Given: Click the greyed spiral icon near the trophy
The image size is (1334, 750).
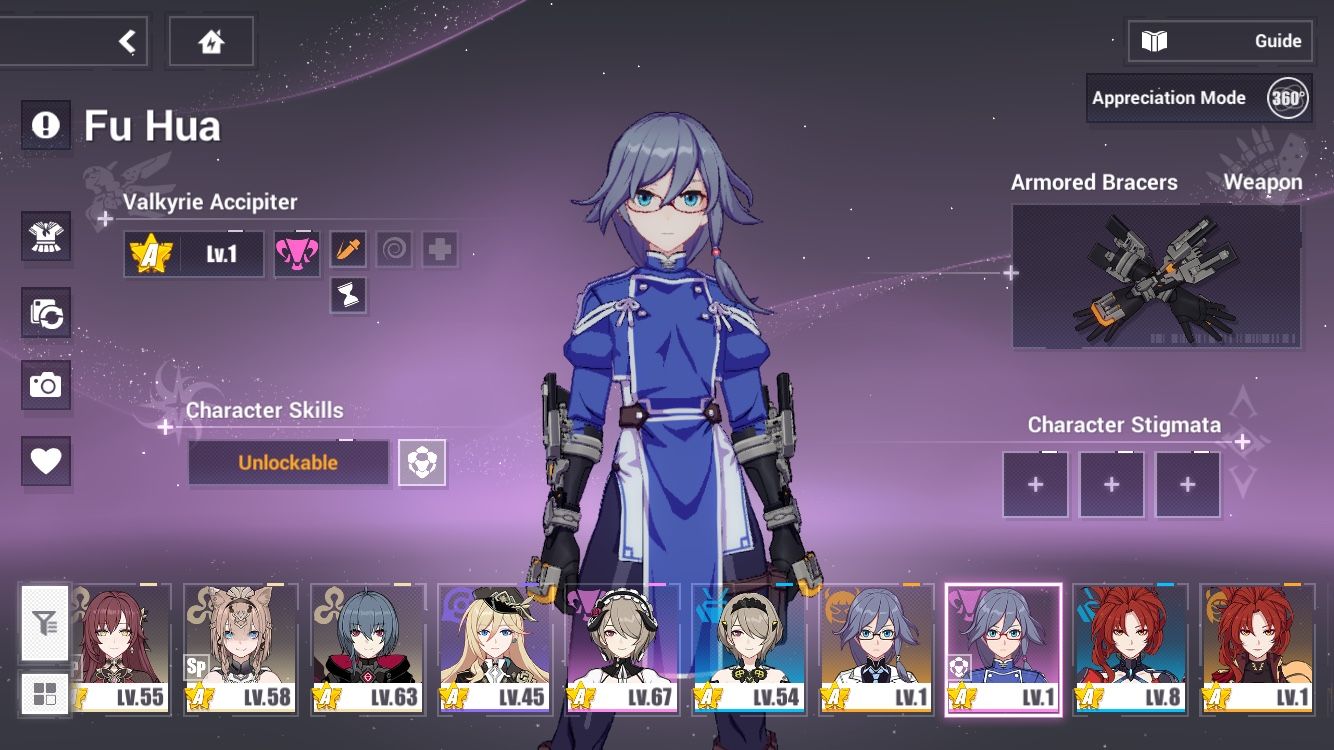Looking at the screenshot, I should click(x=394, y=249).
